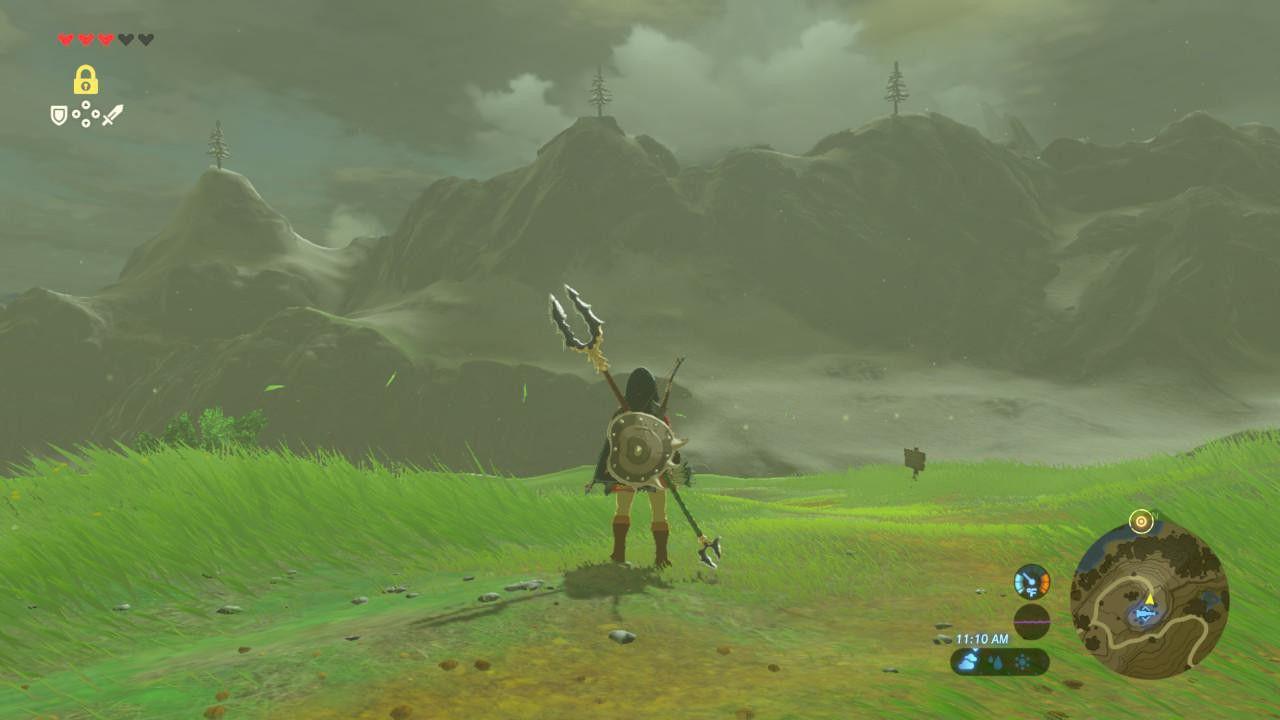1280x720 pixels.
Task: Click the noise level meter circle
Action: [1031, 621]
